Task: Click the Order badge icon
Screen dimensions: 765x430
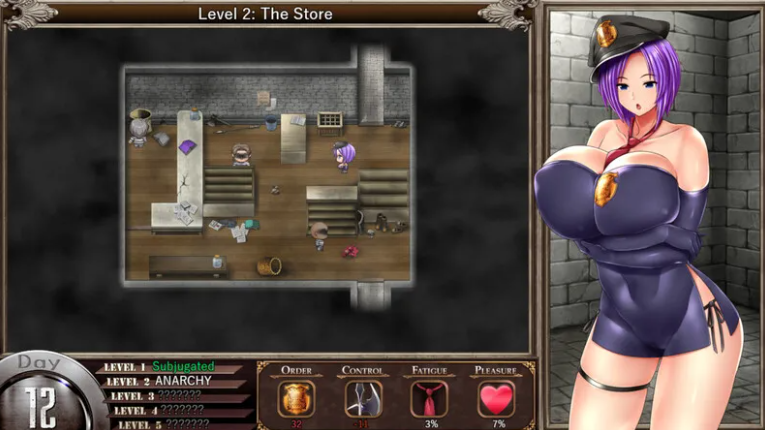Action: (x=296, y=398)
